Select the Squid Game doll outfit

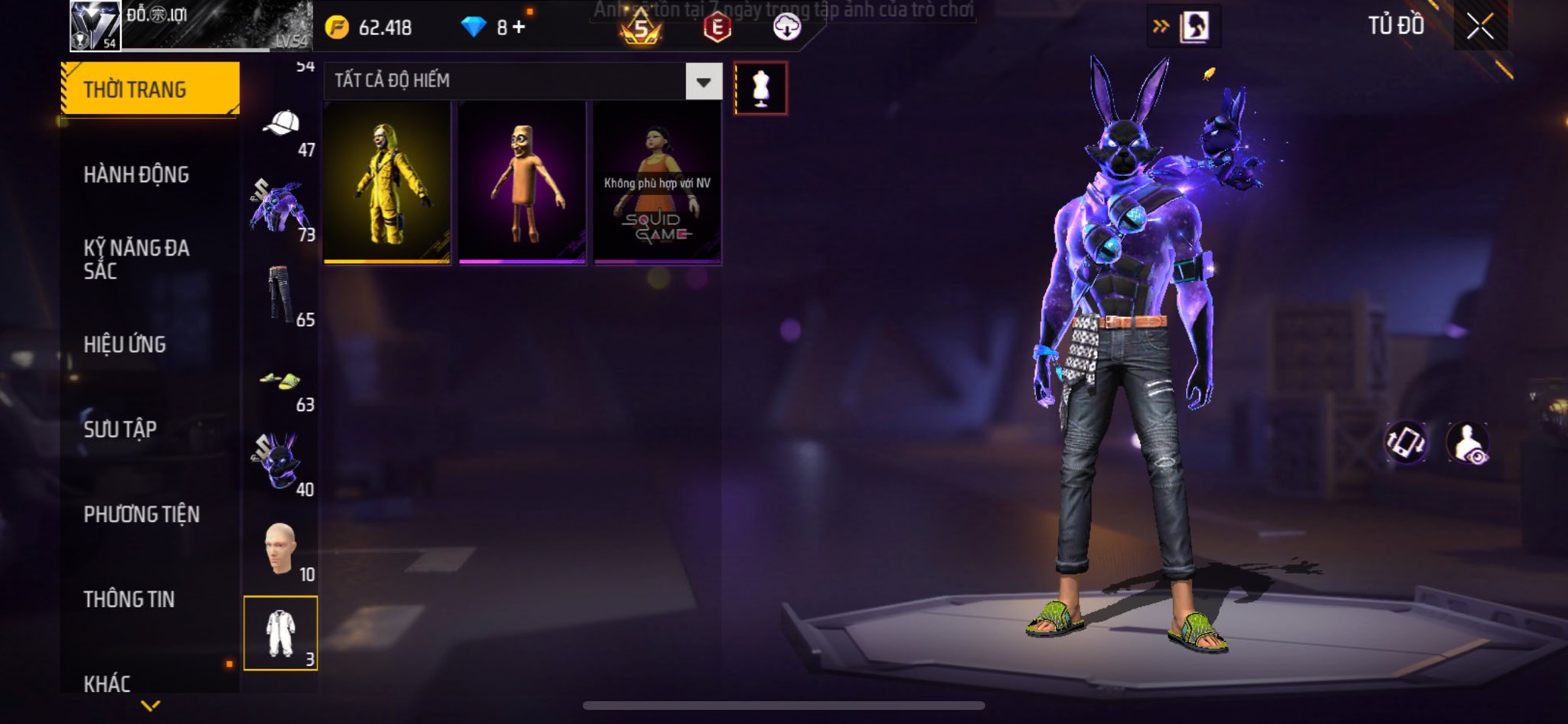click(657, 184)
